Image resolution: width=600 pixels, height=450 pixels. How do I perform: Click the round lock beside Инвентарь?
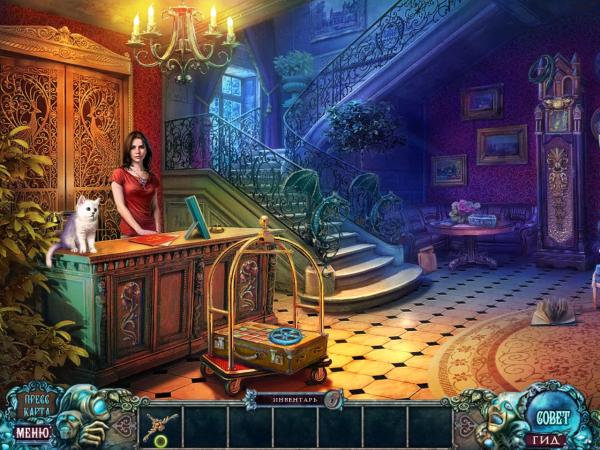click(x=333, y=399)
